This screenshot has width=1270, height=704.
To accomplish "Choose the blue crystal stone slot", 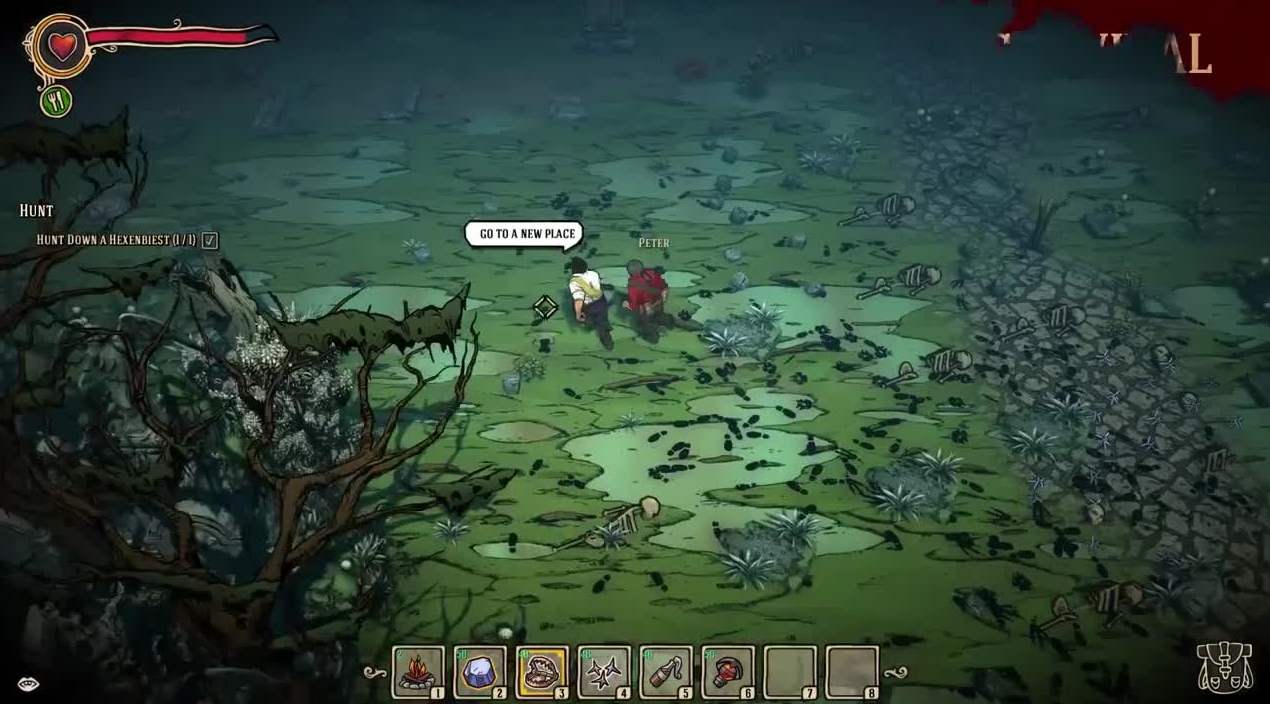I will tap(480, 671).
